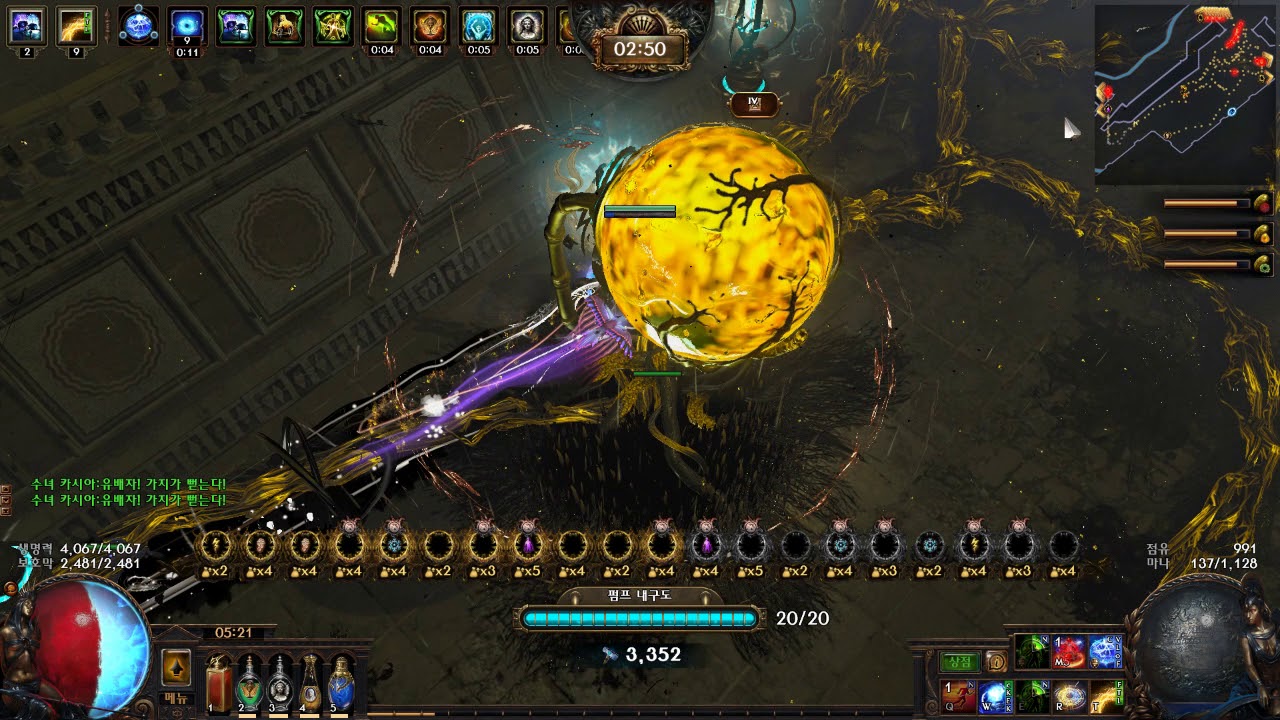Use the silver flask in slot 3
This screenshot has width=1280, height=720.
[x=280, y=684]
